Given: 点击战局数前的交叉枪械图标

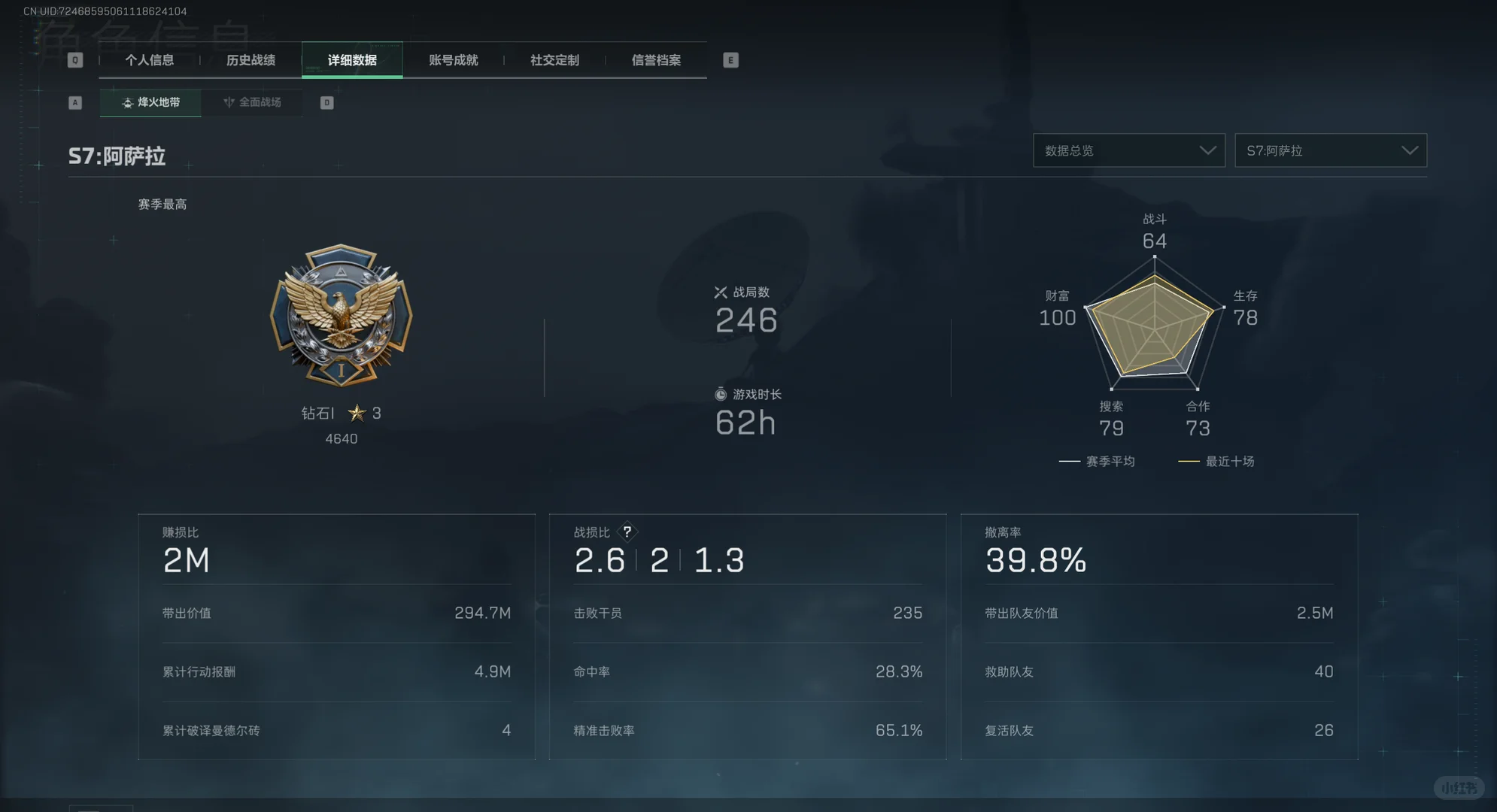Looking at the screenshot, I should point(720,292).
